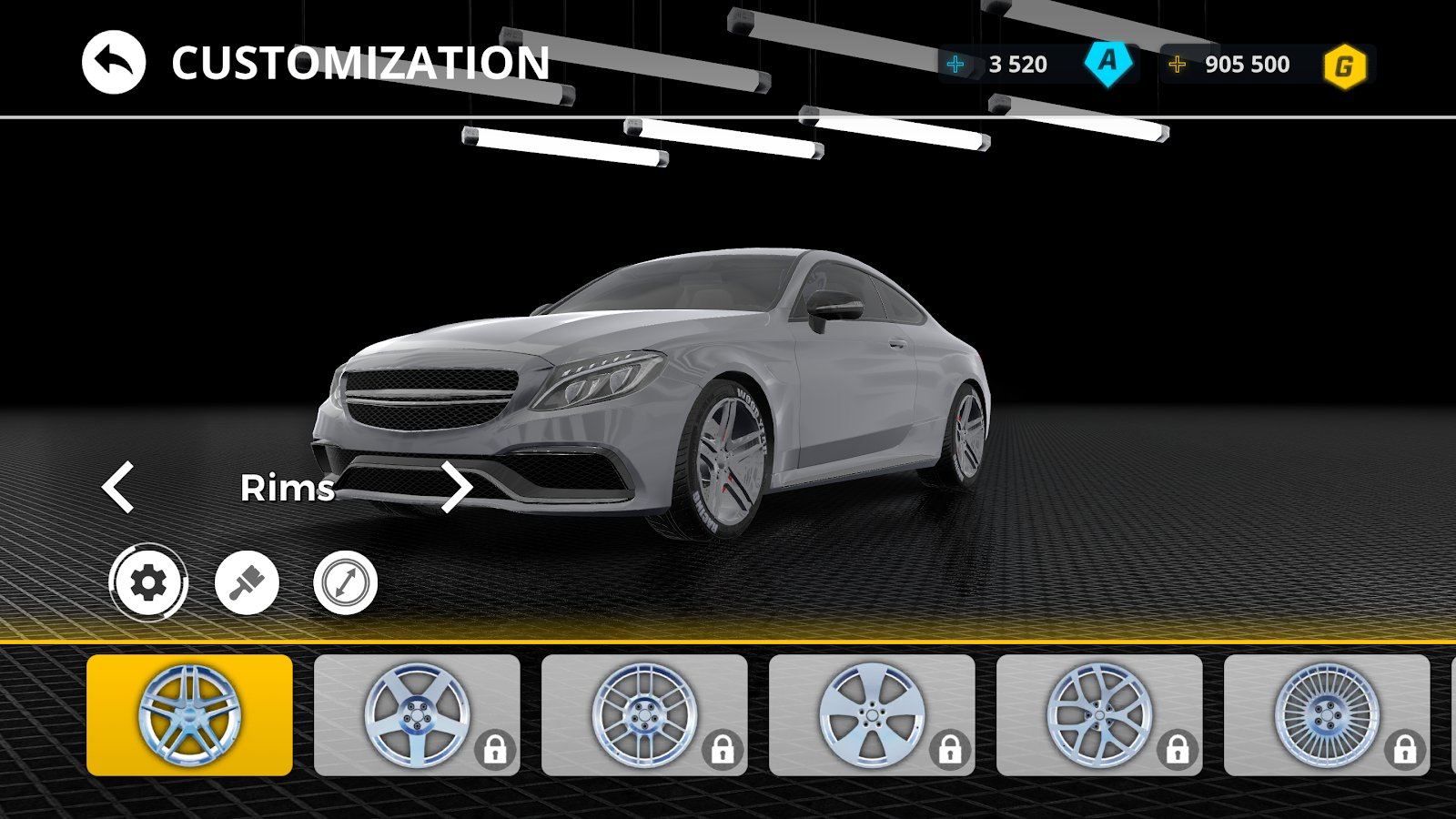
Task: Choose the locked fine turbine-spoke rim
Action: pos(1327,715)
